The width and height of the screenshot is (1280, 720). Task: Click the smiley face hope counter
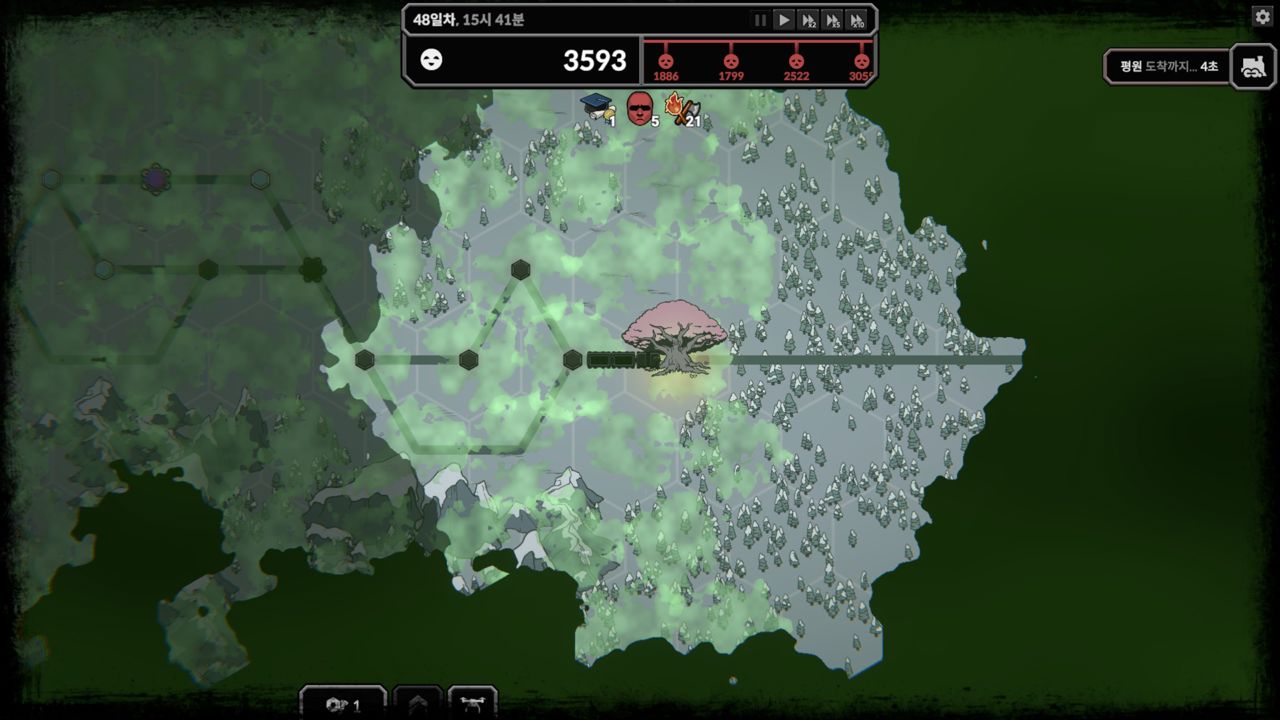click(431, 60)
